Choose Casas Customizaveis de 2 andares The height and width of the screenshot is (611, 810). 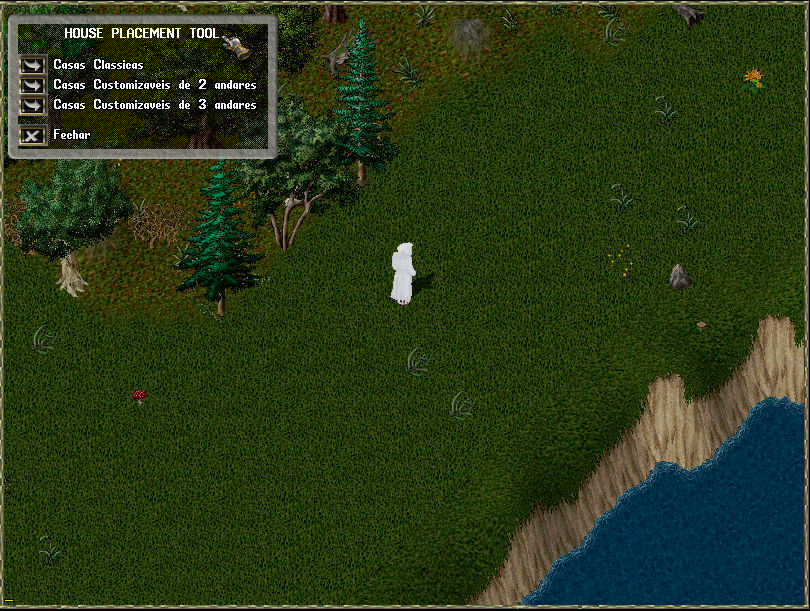tap(33, 85)
